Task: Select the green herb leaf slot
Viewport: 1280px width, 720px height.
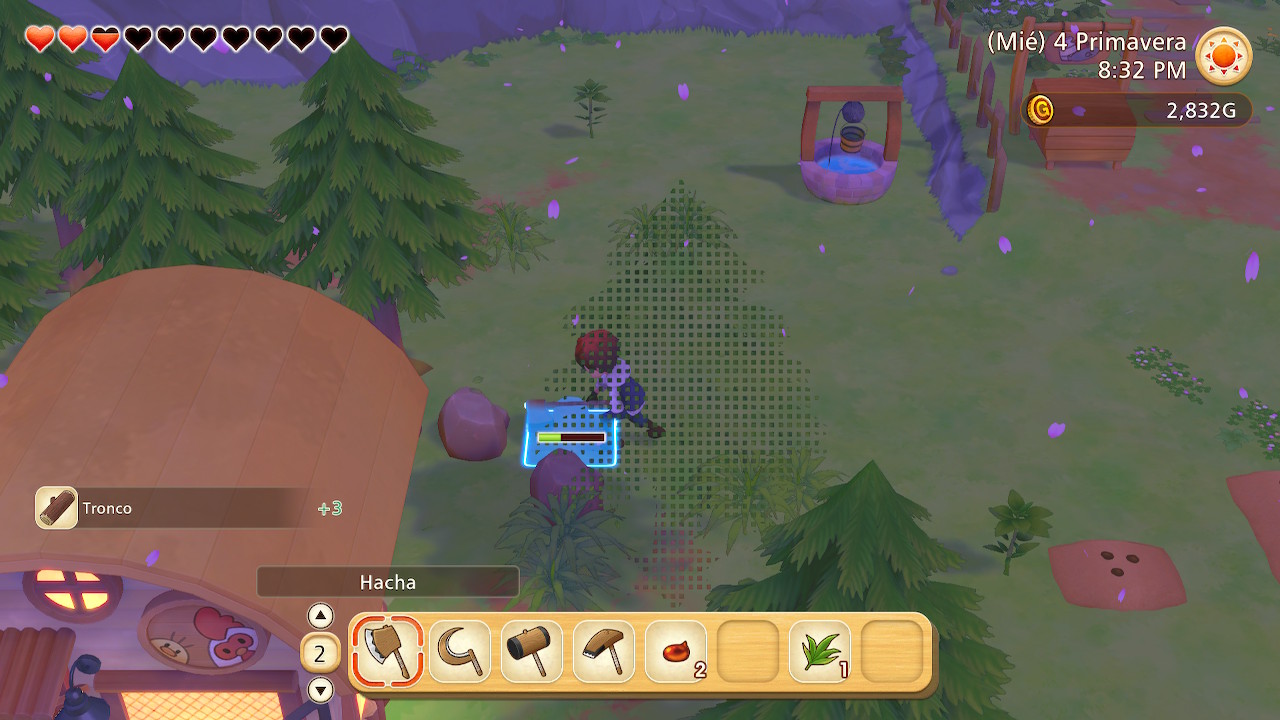Action: (x=820, y=652)
